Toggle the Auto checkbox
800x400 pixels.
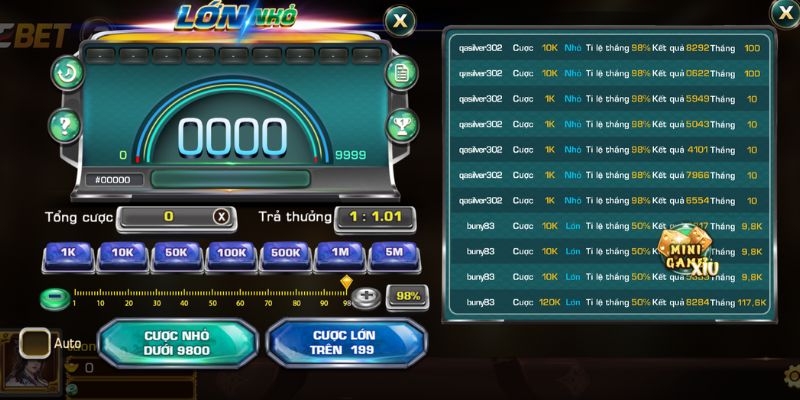coord(35,343)
